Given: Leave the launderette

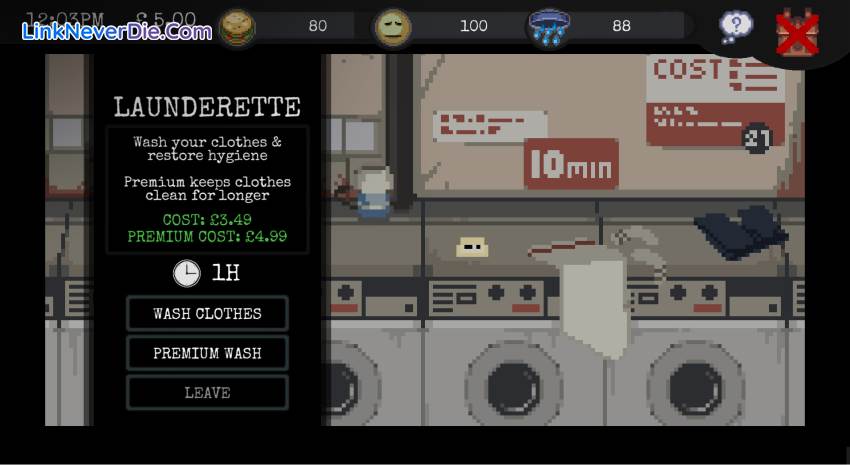Looking at the screenshot, I should 207,393.
